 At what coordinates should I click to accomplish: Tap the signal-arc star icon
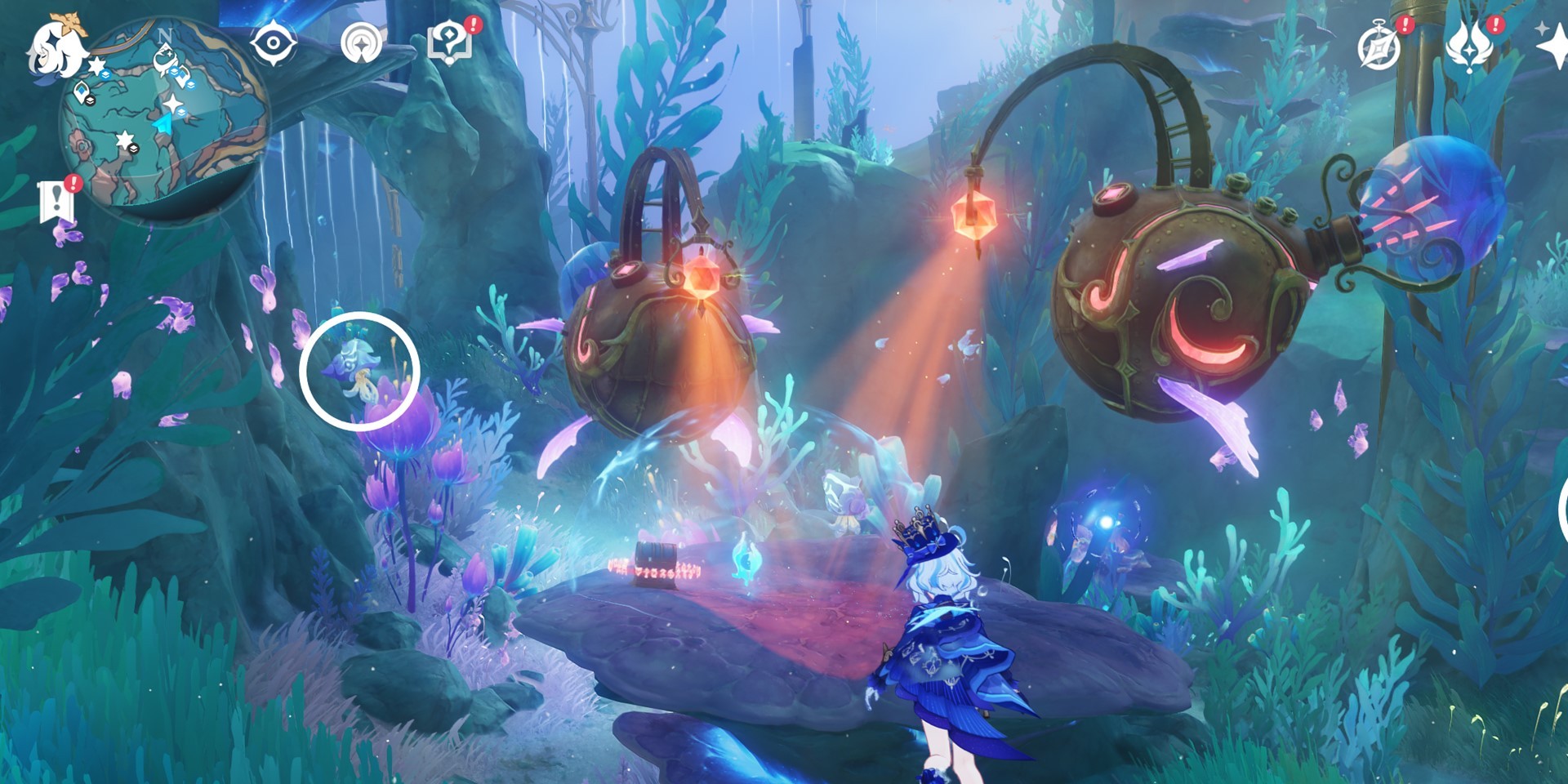[x=361, y=44]
